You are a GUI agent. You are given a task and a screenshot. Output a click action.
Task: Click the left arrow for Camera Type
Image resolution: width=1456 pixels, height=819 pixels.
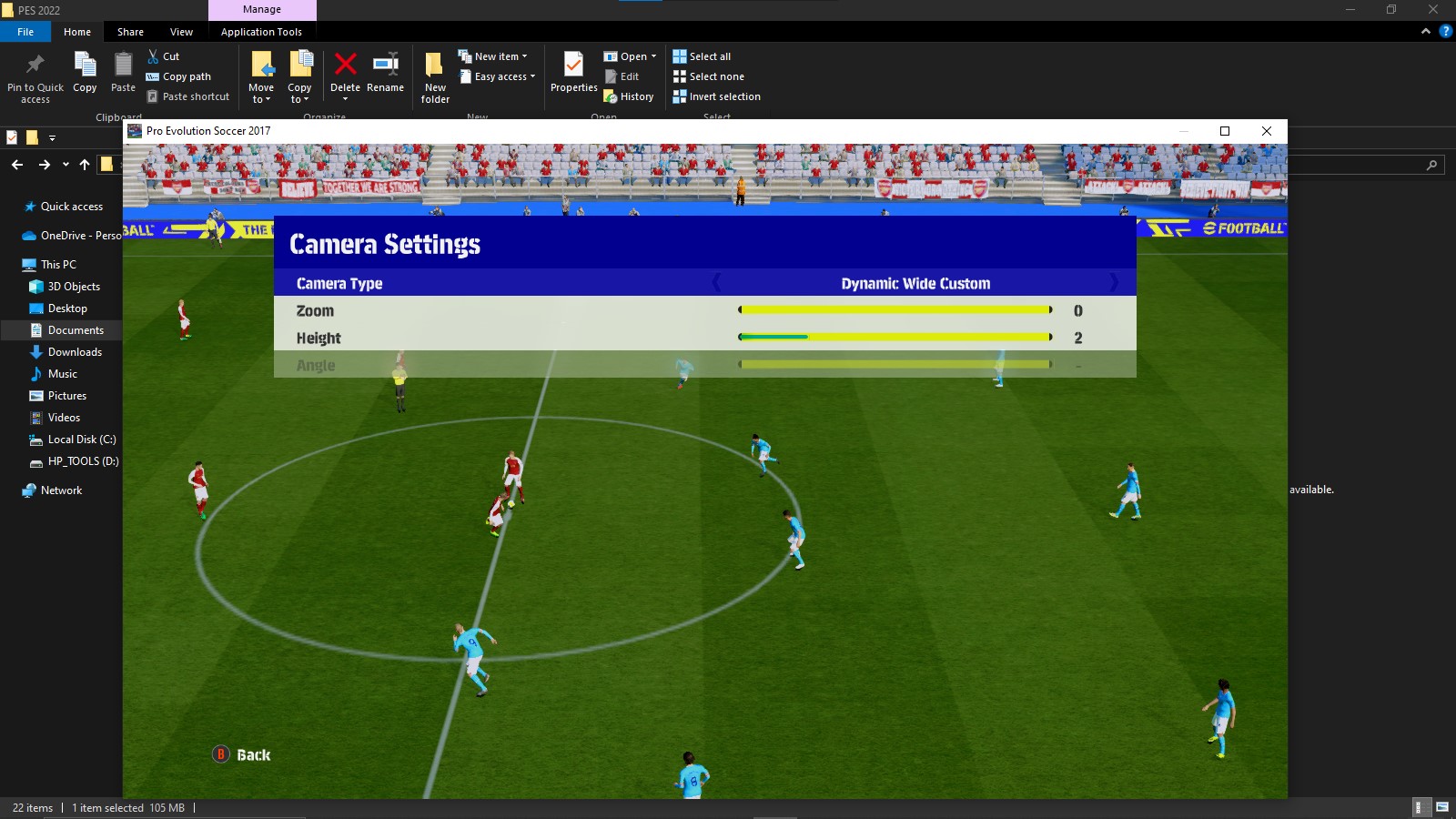(x=717, y=283)
